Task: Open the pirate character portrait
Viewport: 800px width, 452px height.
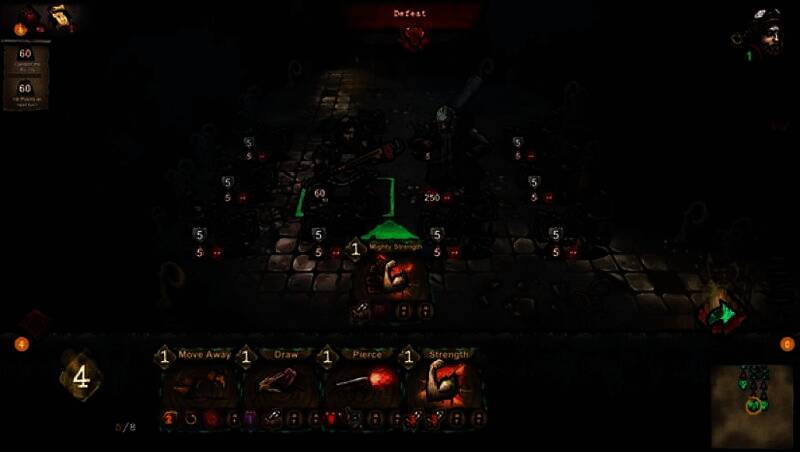Action: (768, 32)
